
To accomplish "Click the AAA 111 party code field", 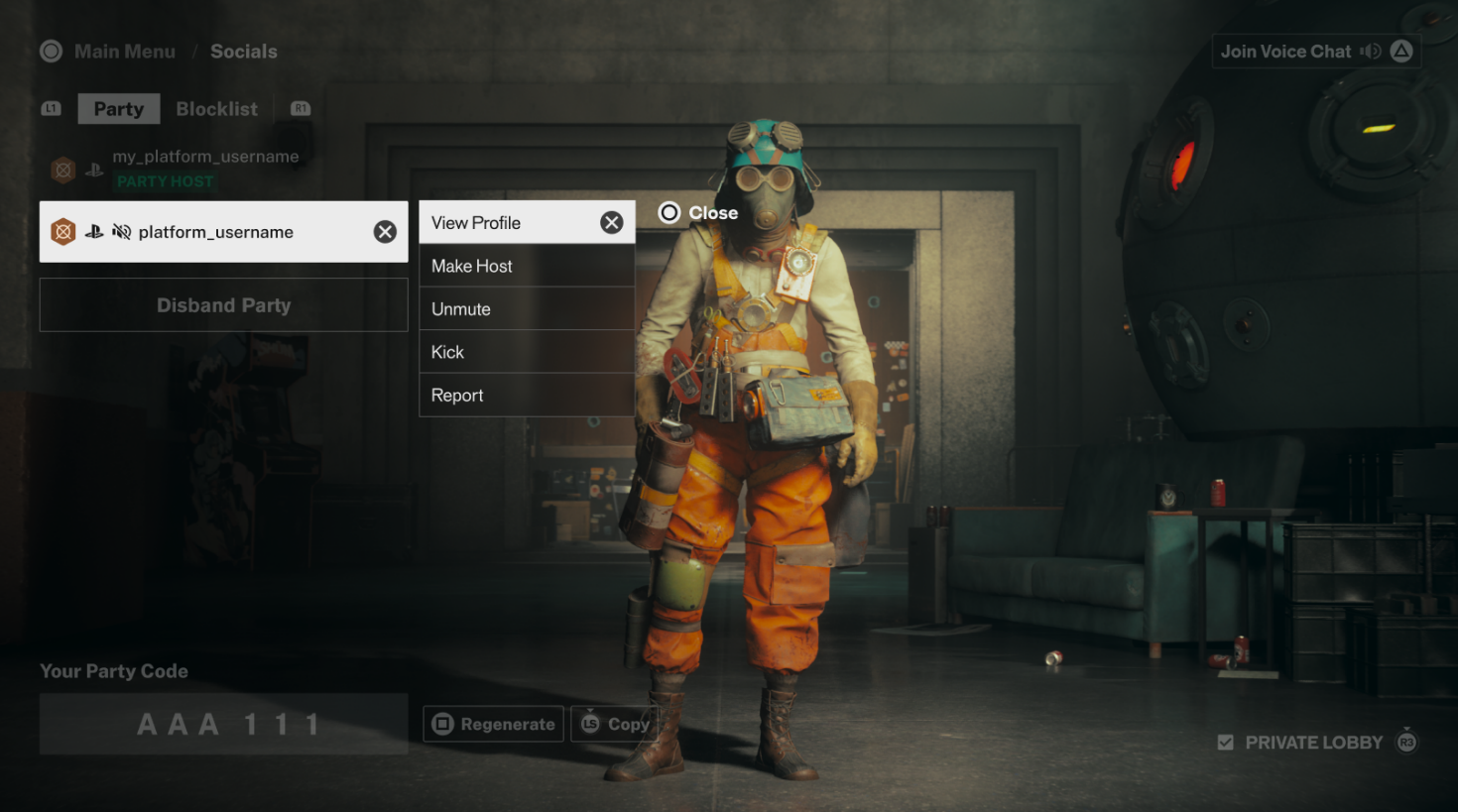I will click(223, 725).
